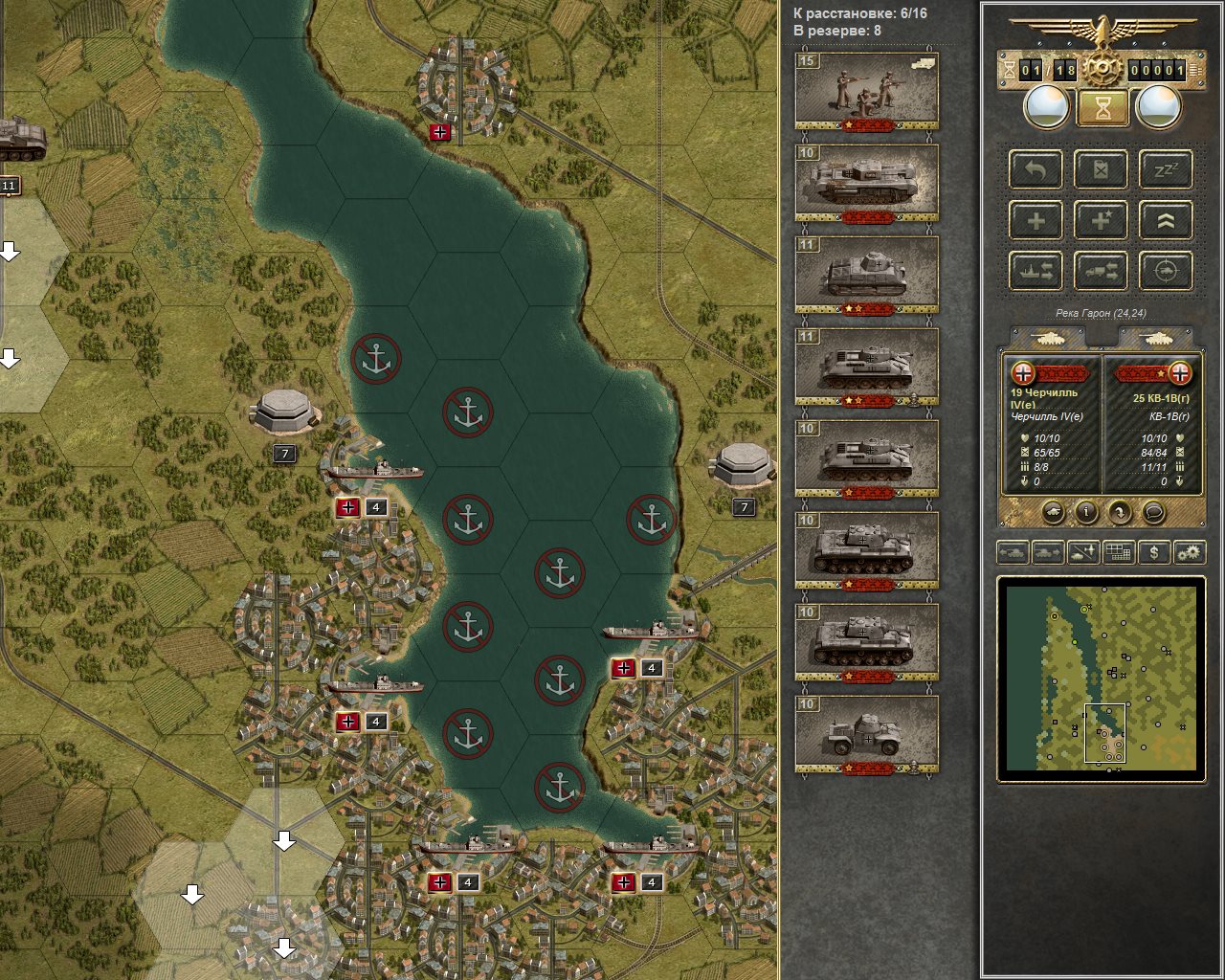Pick the armored car reserve card
Image resolution: width=1225 pixels, height=980 pixels.
pos(866,734)
